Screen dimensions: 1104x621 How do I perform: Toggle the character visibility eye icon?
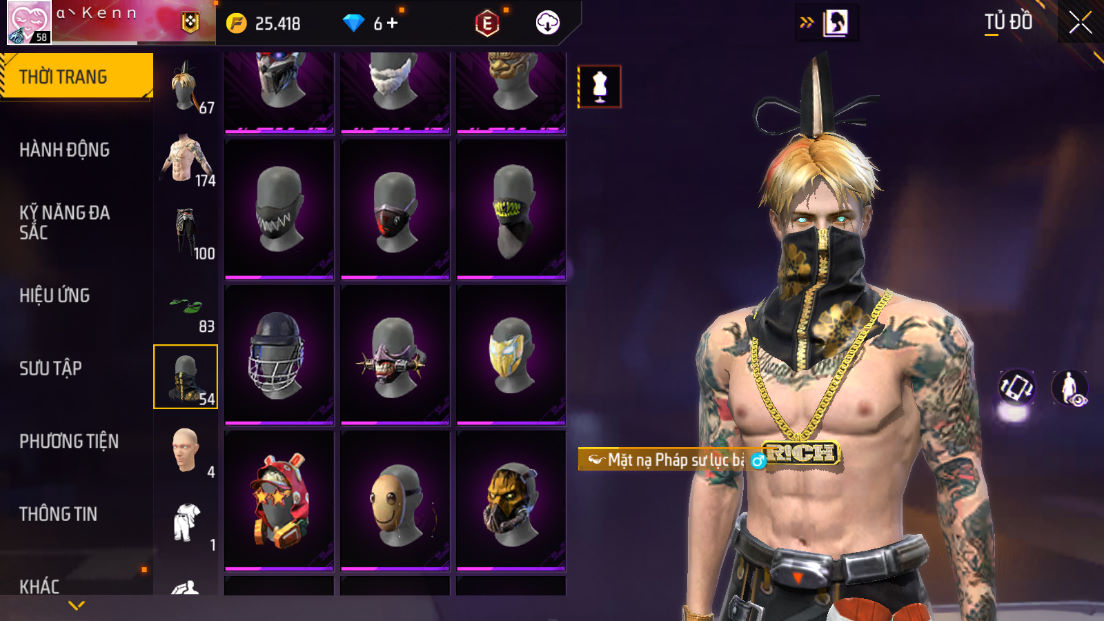[1070, 389]
